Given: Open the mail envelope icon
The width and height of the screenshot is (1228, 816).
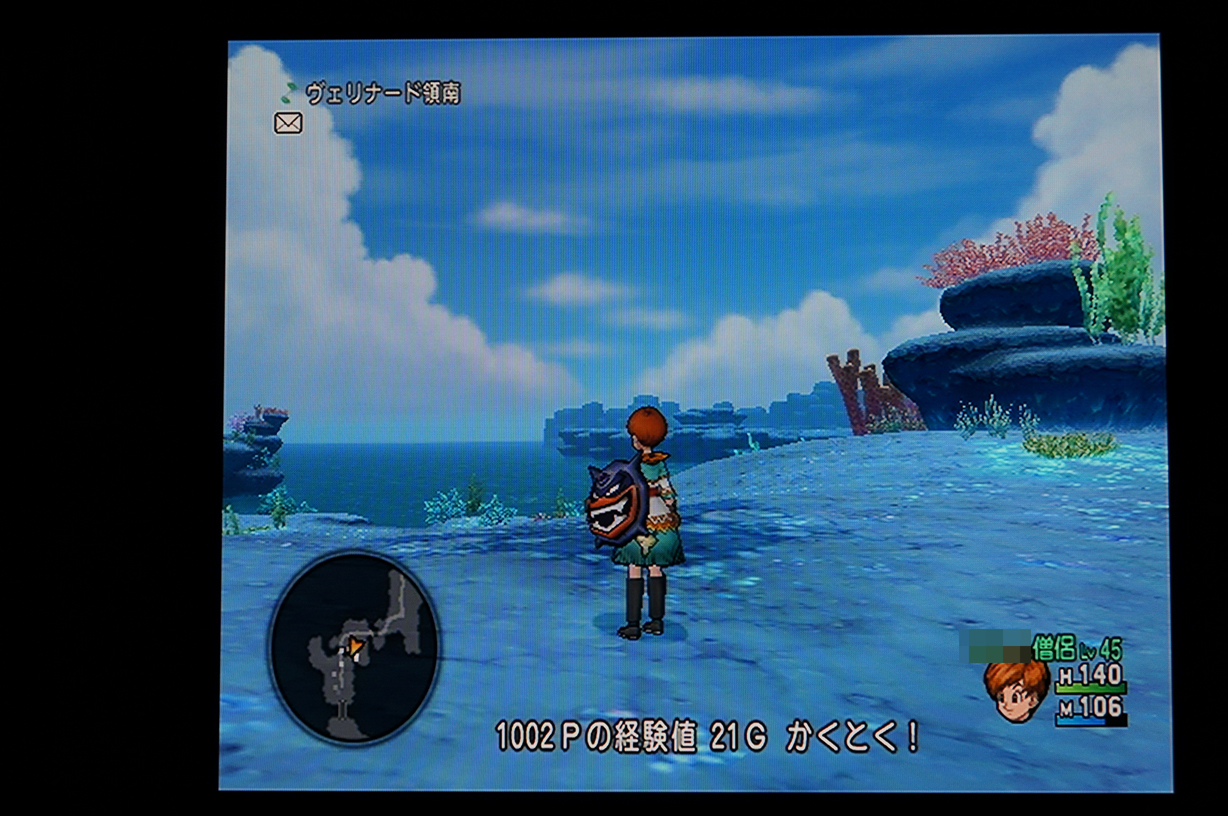Looking at the screenshot, I should click(288, 123).
